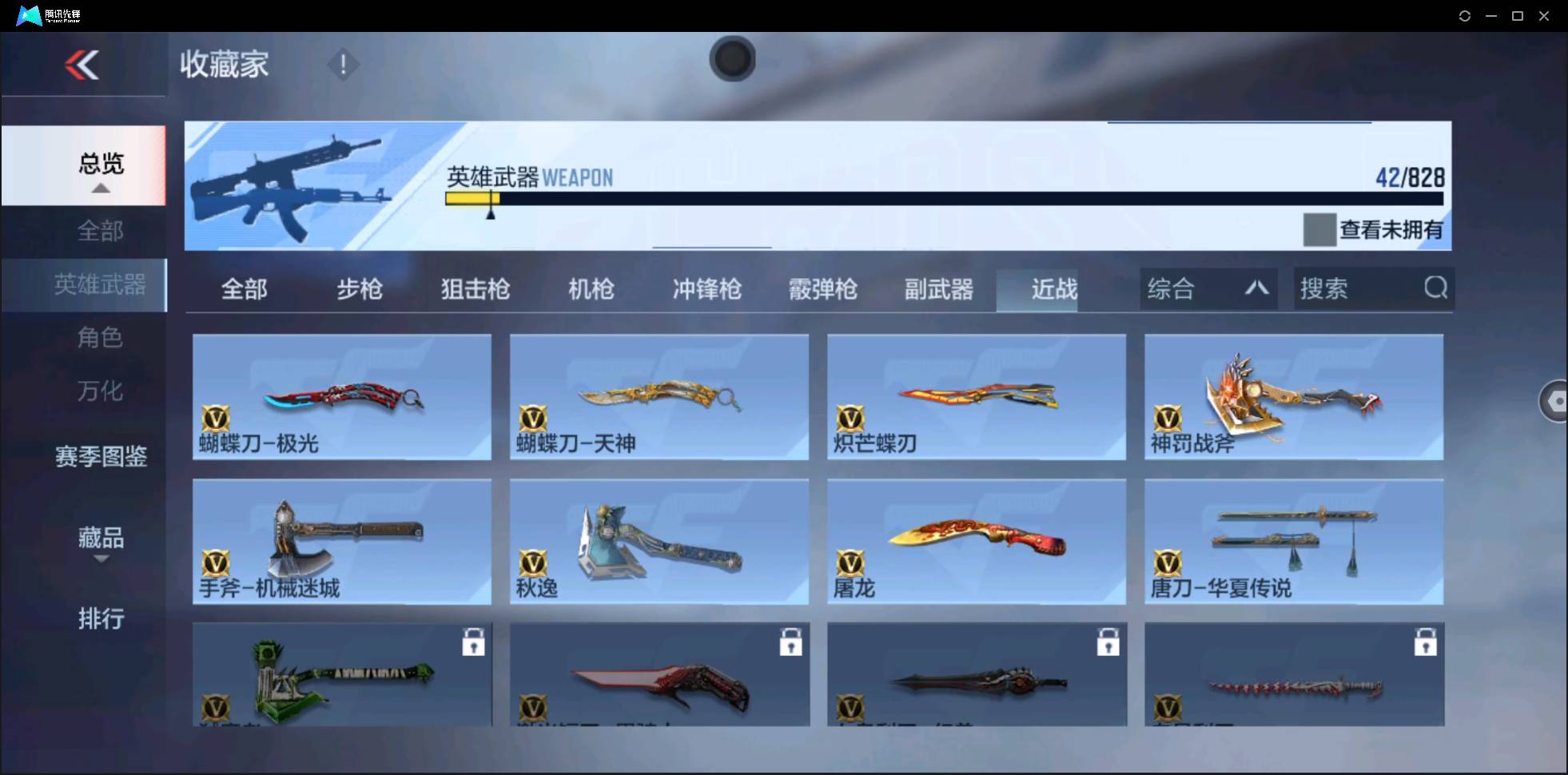Open the notice via the exclamation icon

click(x=343, y=63)
